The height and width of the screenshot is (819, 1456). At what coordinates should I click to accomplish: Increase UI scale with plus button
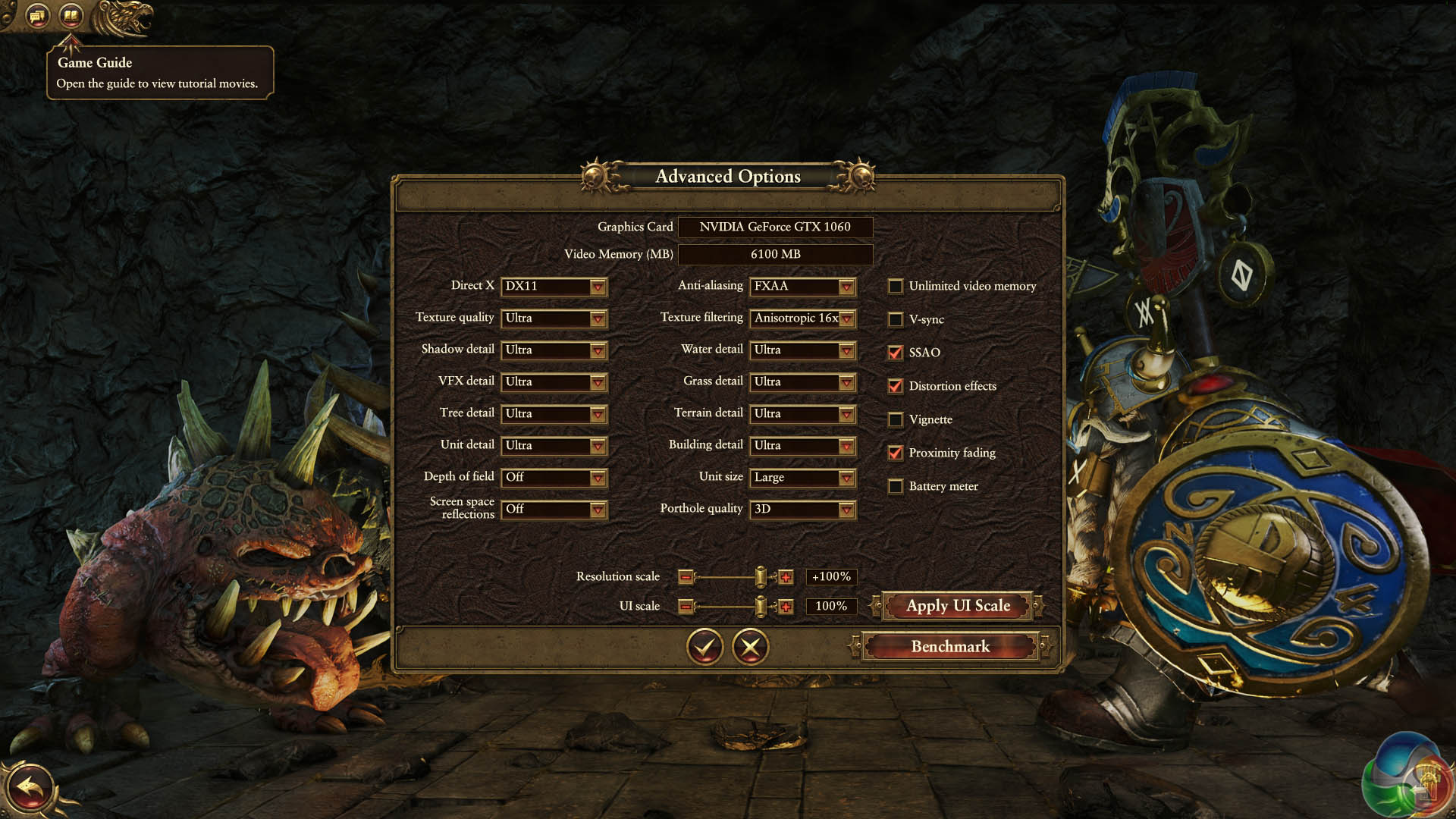786,607
